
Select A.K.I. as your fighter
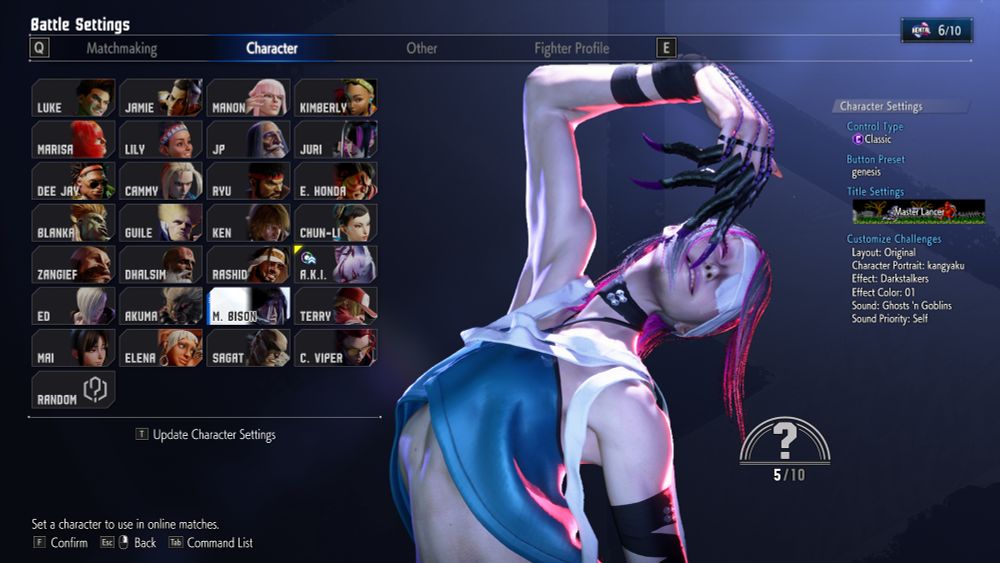[x=335, y=264]
